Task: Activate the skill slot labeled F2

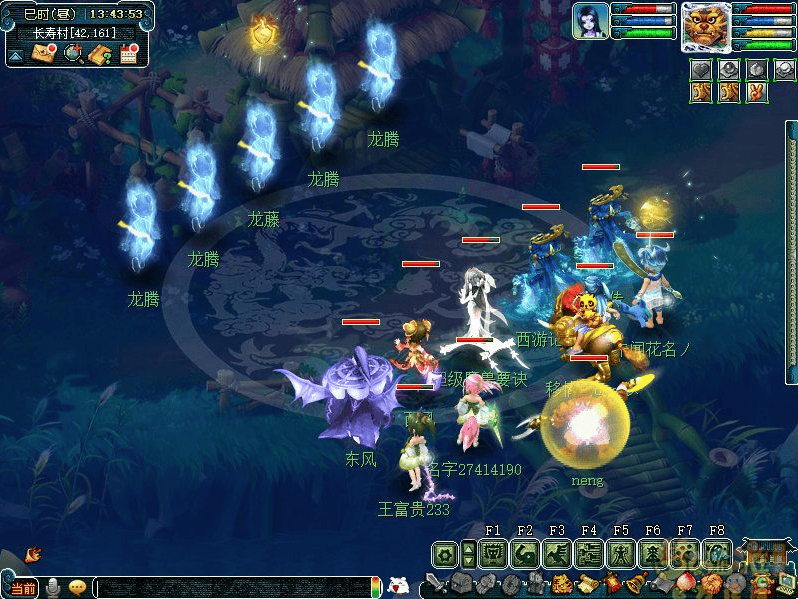Action: pos(525,553)
